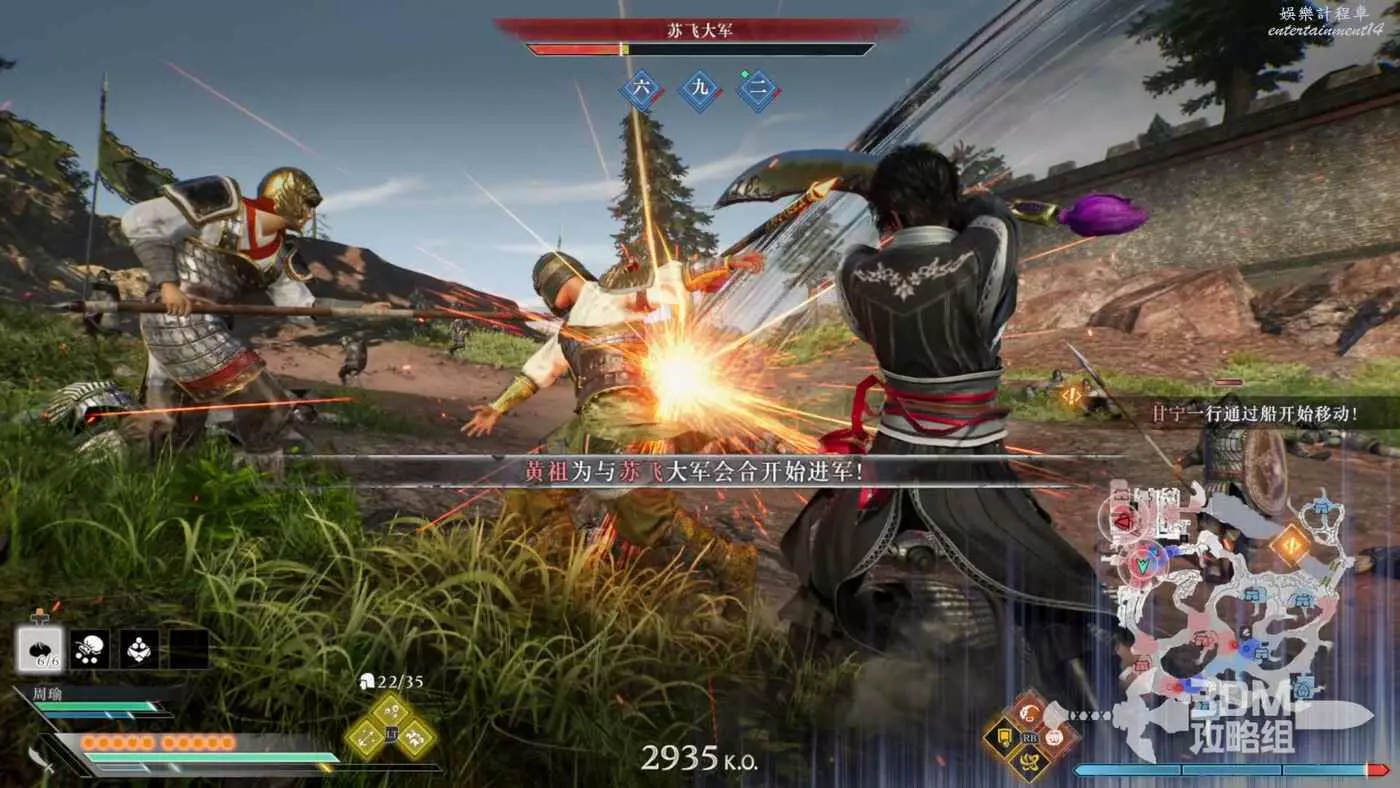Screen dimensions: 1400x788
Task: Trigger the top red battle art diamond
Action: click(x=1028, y=712)
